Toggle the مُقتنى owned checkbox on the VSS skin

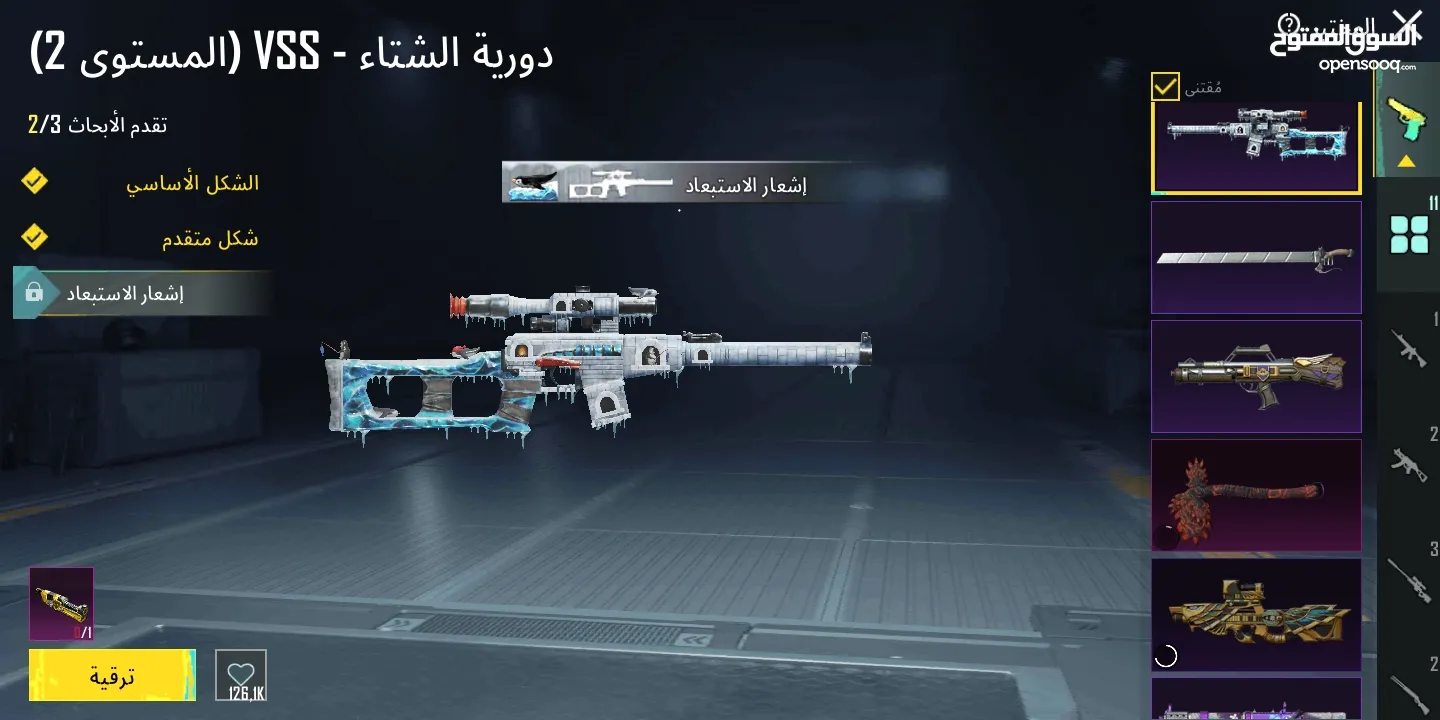click(x=1163, y=88)
